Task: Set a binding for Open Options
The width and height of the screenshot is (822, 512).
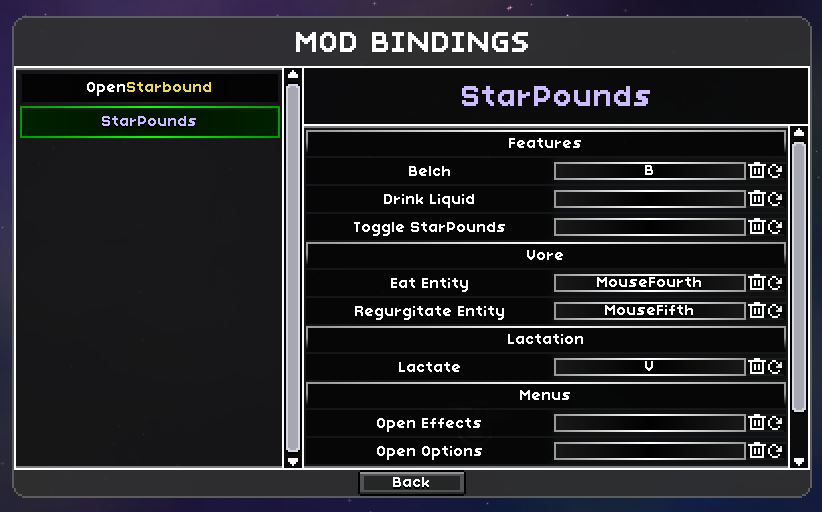Action: 649,451
